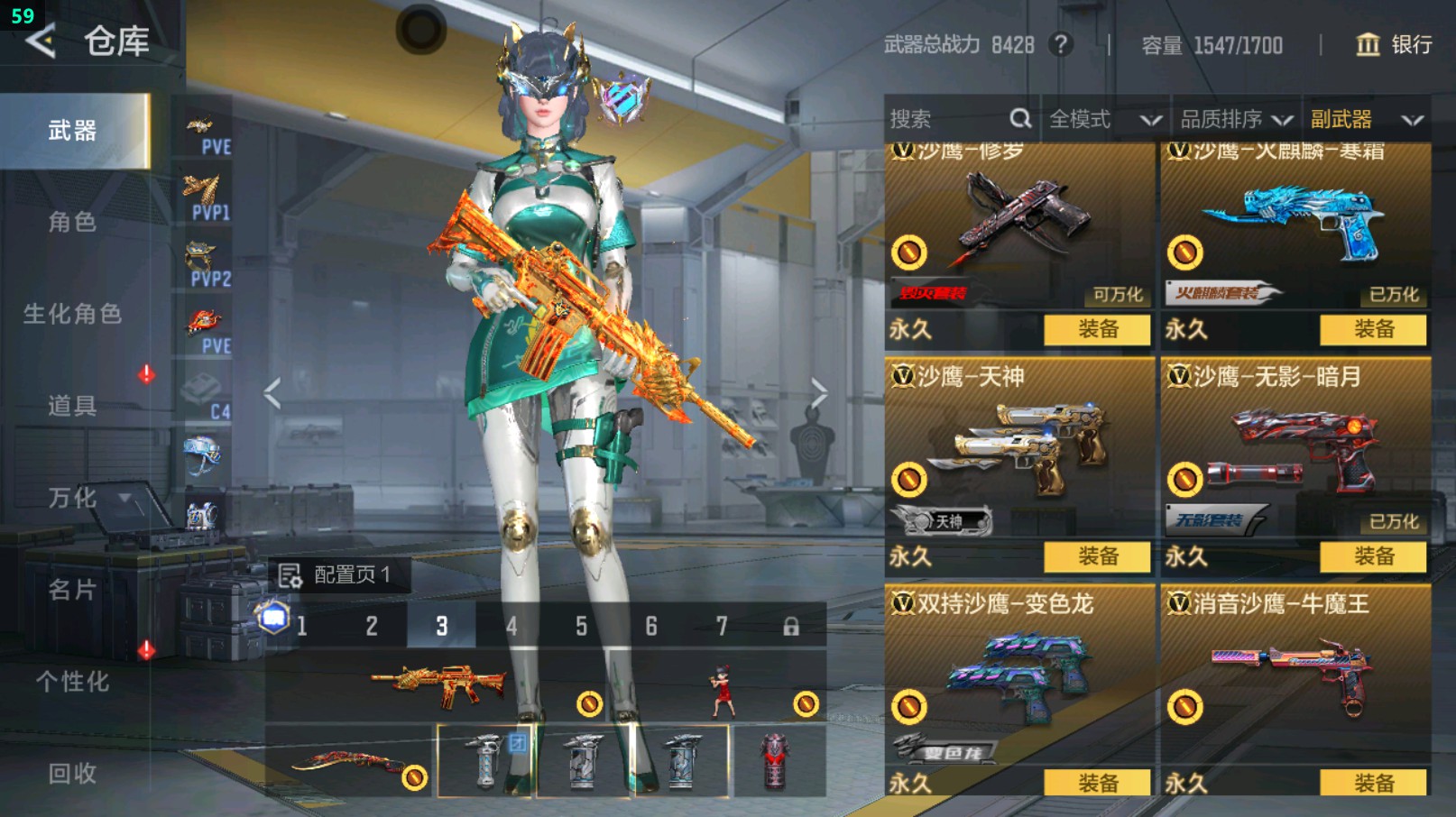The width and height of the screenshot is (1456, 817).
Task: Click the 搜索 search field
Action: pos(947,119)
